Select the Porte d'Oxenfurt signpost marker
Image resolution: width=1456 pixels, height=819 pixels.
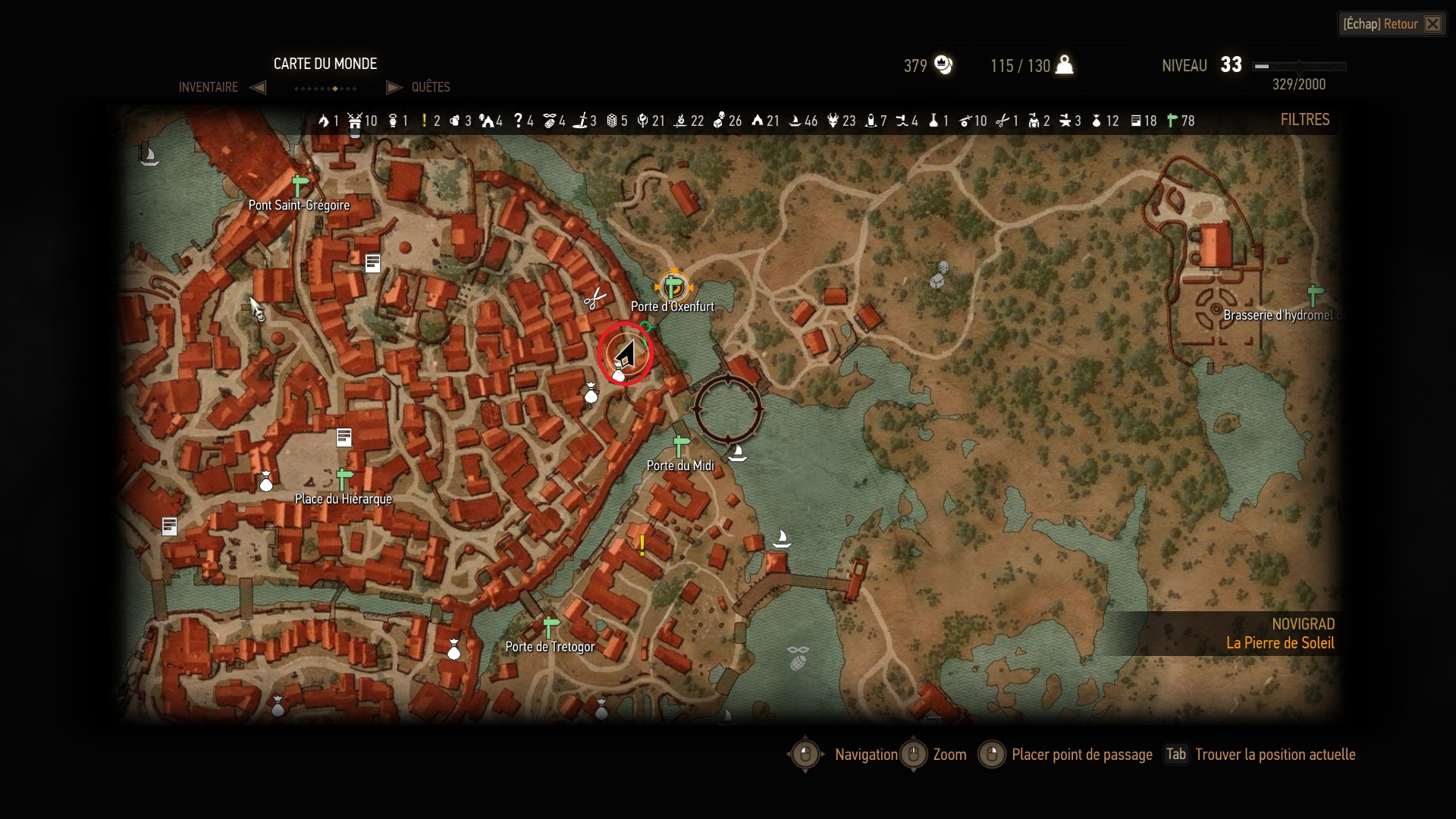673,287
